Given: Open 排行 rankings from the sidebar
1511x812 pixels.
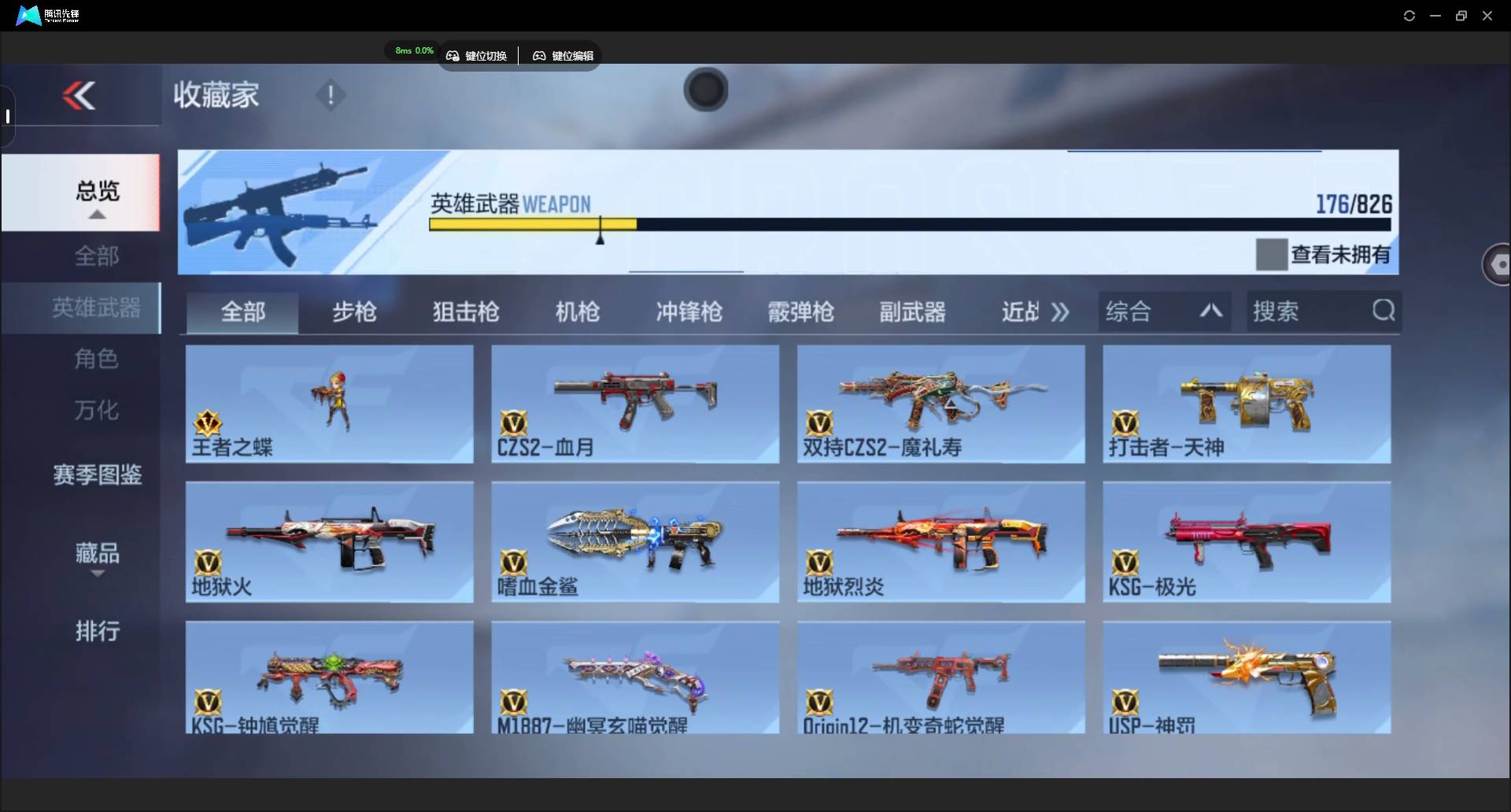Looking at the screenshot, I should click(97, 632).
